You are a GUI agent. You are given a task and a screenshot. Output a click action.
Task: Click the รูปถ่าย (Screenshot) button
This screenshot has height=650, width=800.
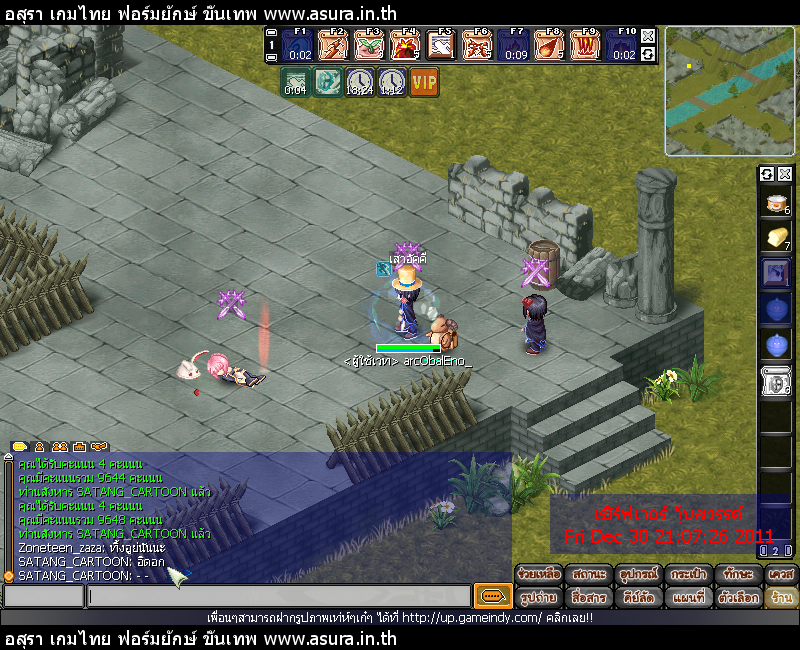coord(540,597)
